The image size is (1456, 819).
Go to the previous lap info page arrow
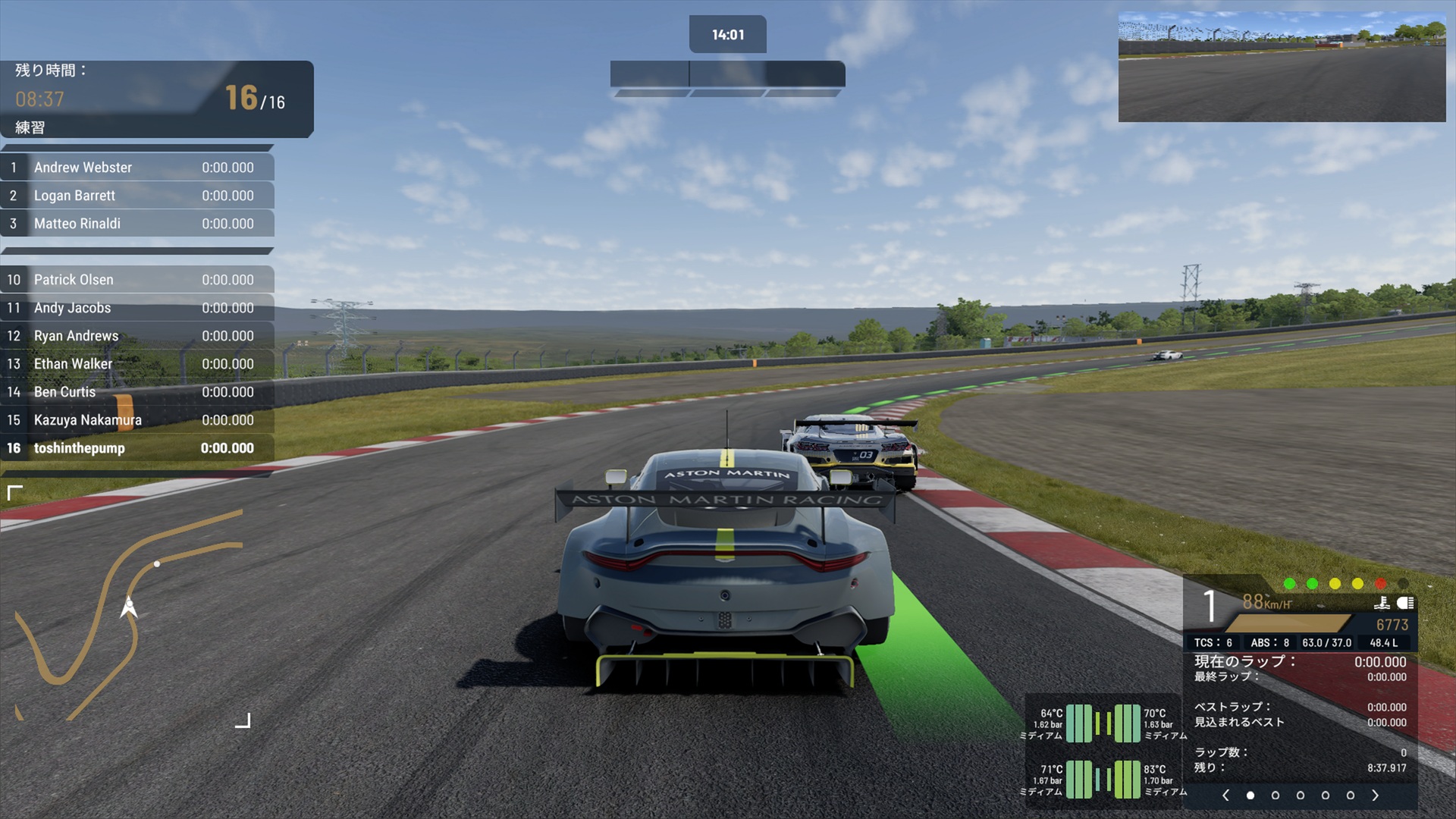click(1225, 795)
